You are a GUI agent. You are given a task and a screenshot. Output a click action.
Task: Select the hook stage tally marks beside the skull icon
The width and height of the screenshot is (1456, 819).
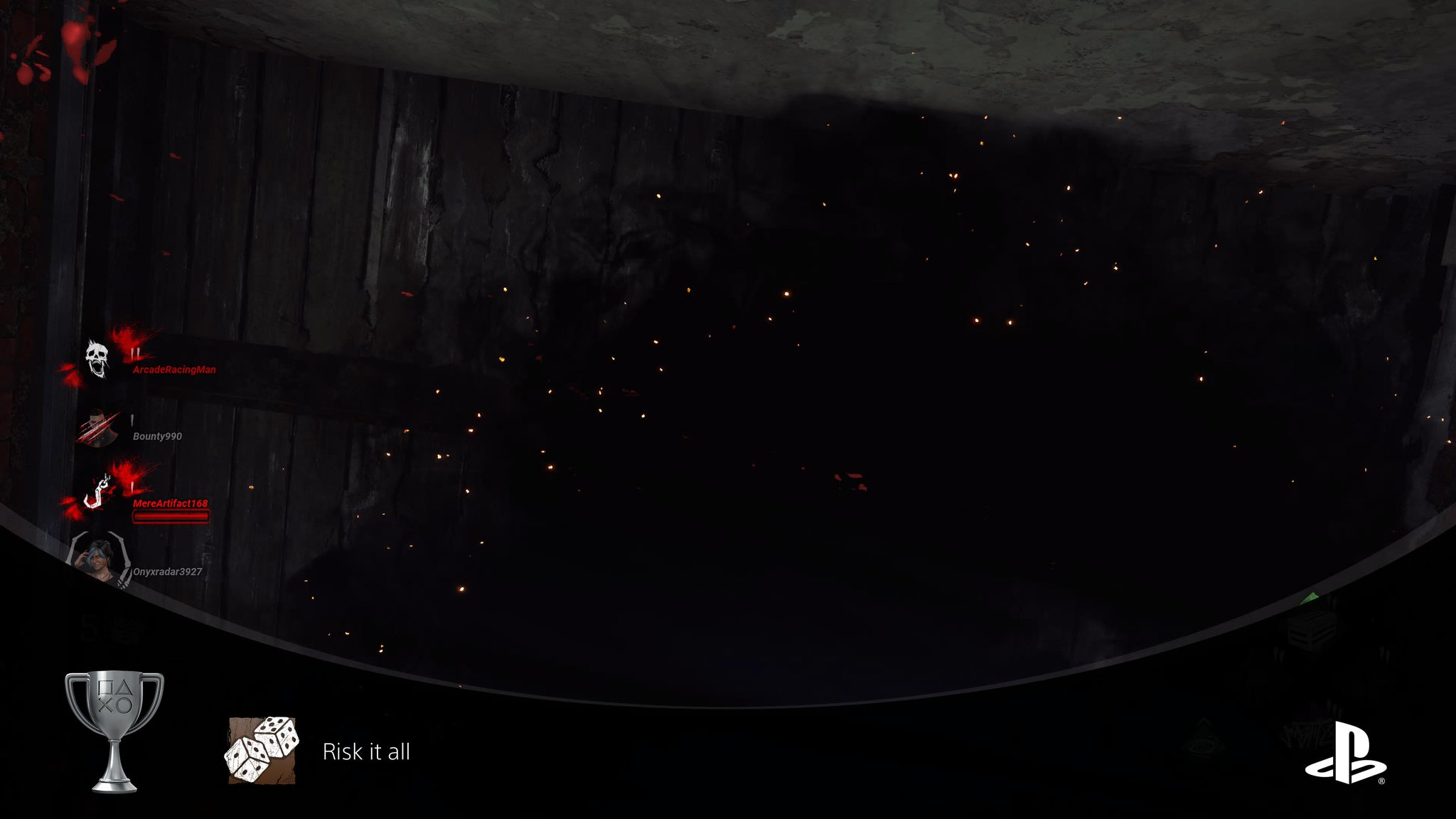[x=134, y=352]
